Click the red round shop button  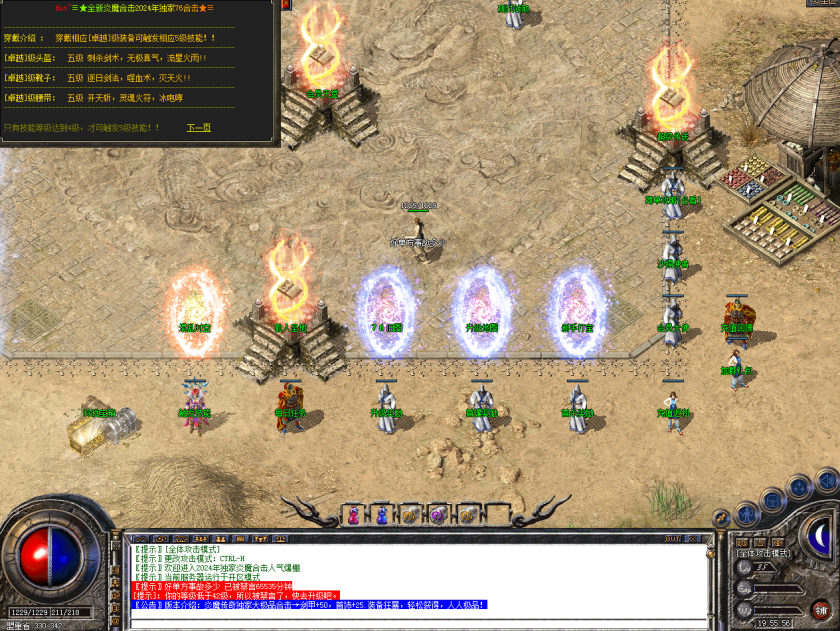[x=821, y=608]
